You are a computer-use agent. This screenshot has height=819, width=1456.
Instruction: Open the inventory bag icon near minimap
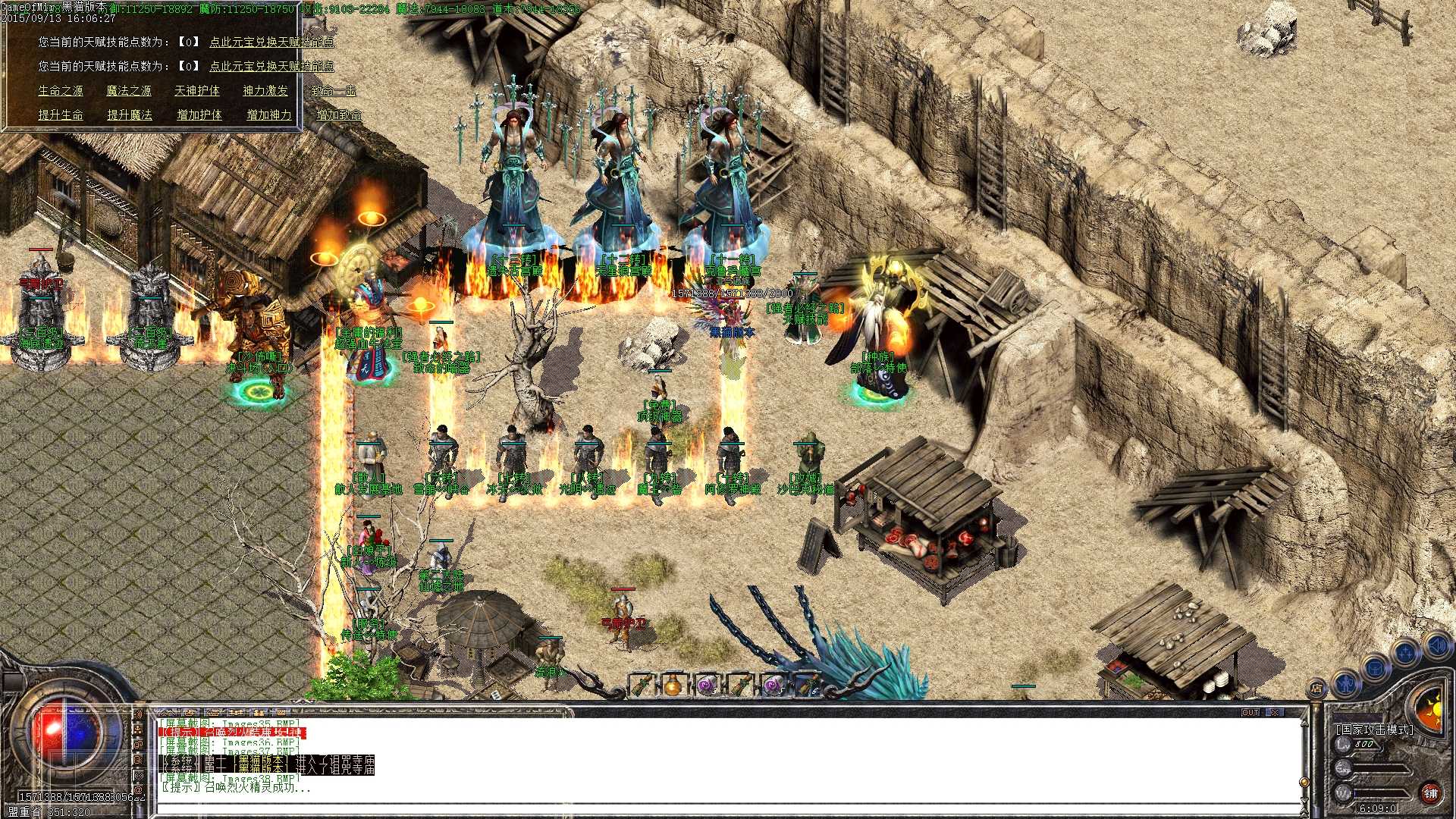coord(1376,669)
